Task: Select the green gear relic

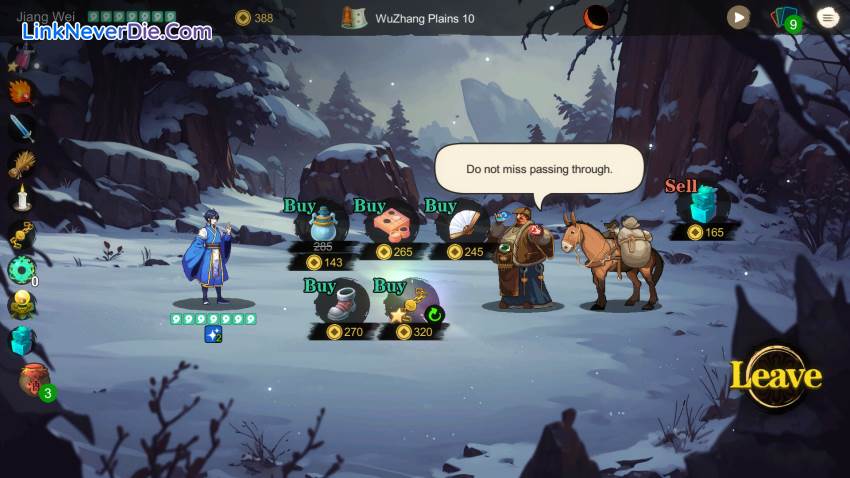Action: pyautogui.click(x=21, y=269)
